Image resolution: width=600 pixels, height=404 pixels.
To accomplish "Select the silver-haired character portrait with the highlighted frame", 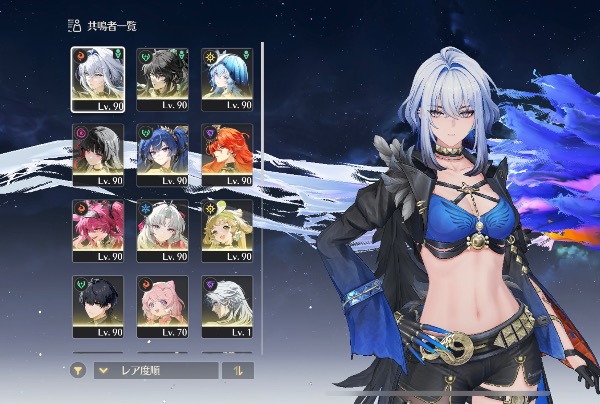I will coord(97,78).
